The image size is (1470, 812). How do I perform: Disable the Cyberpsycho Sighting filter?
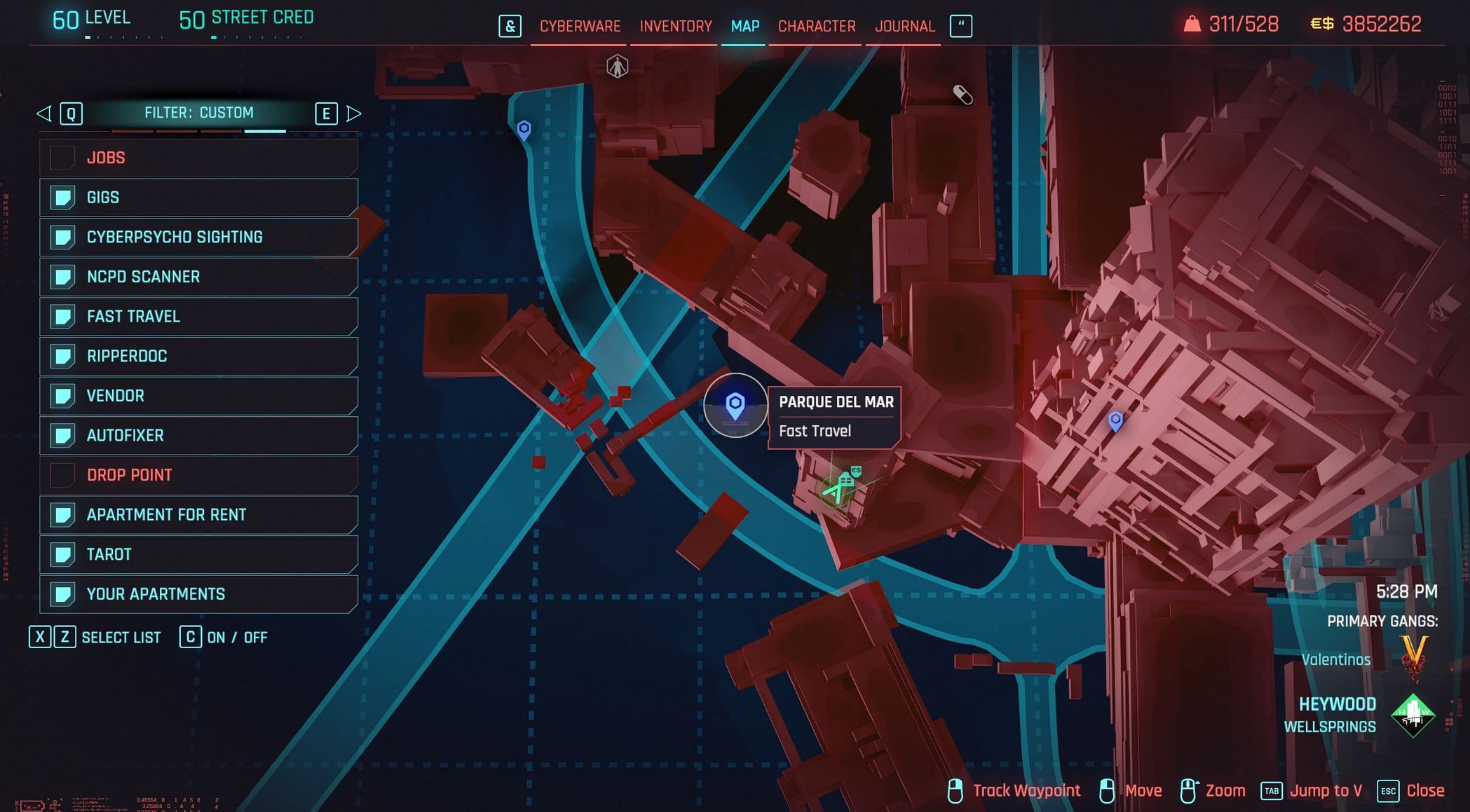(199, 237)
